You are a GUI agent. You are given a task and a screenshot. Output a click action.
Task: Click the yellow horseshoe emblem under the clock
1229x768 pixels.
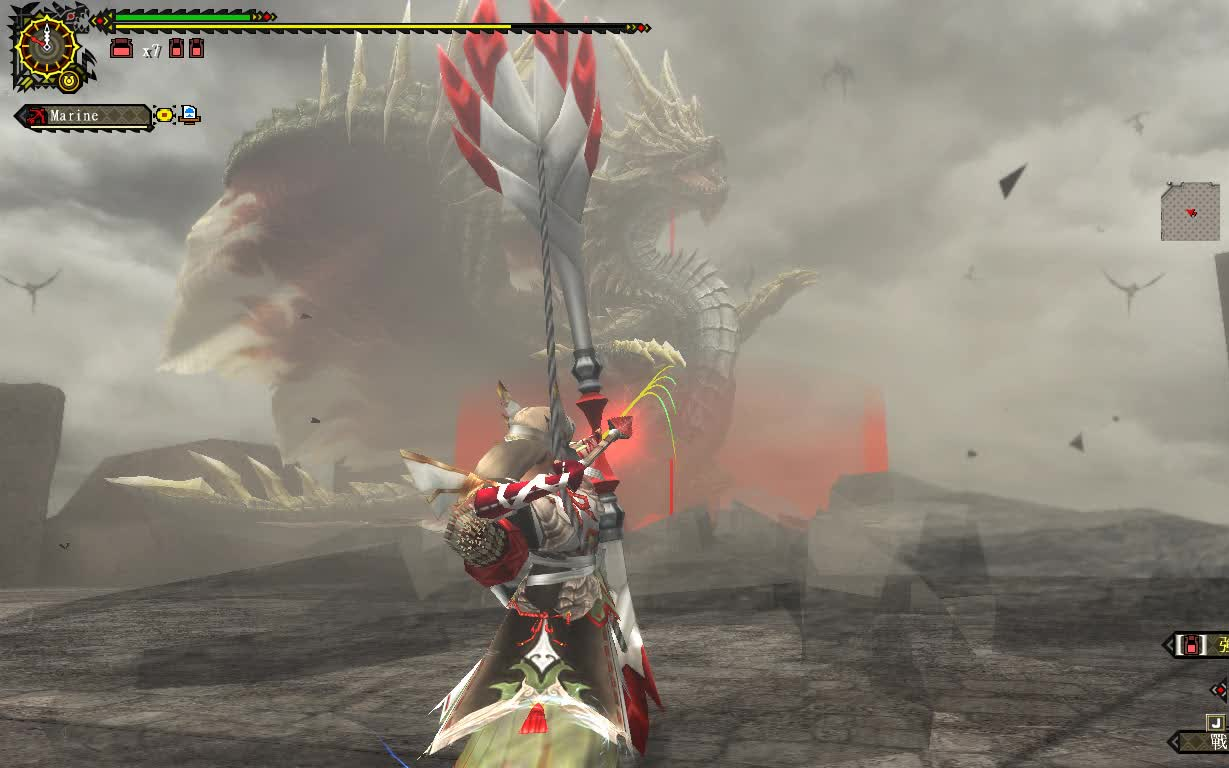[68, 80]
